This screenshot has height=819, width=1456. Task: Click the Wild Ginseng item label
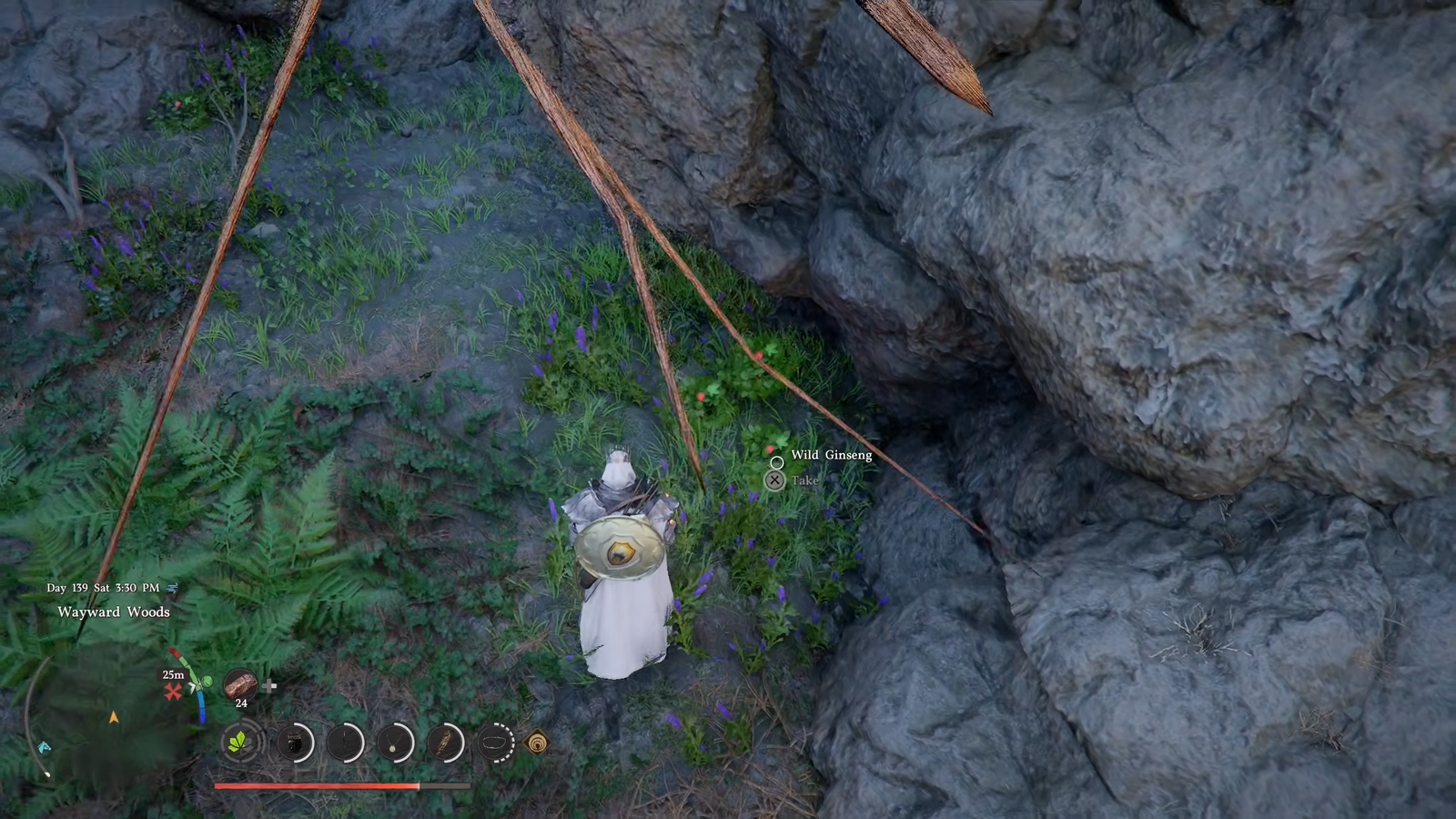(831, 455)
